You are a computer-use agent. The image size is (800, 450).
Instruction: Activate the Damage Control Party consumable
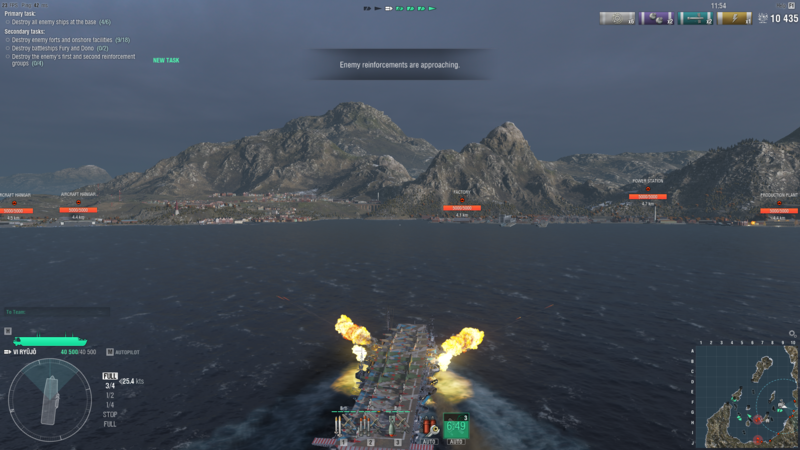428,427
